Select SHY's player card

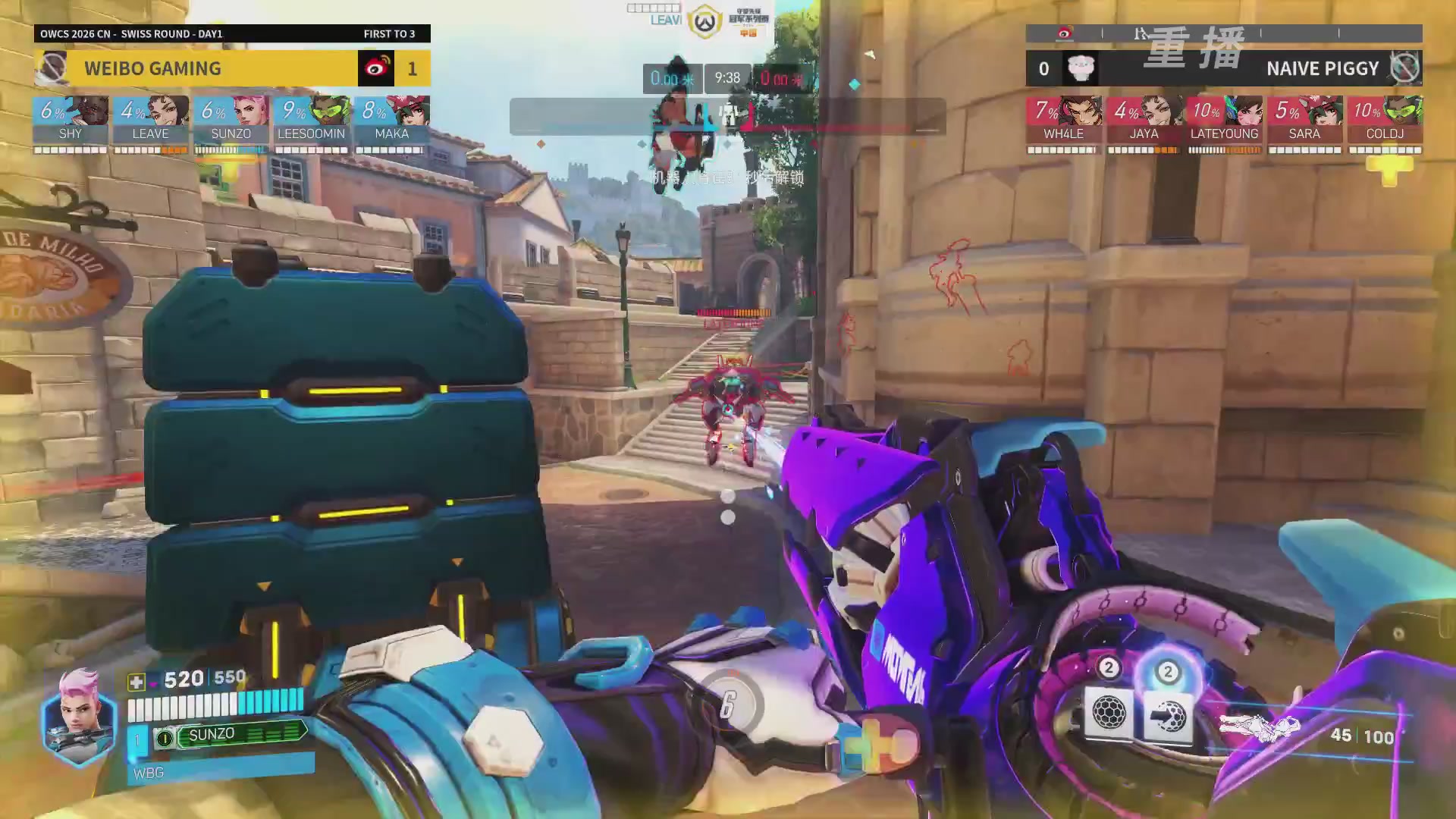point(71,121)
